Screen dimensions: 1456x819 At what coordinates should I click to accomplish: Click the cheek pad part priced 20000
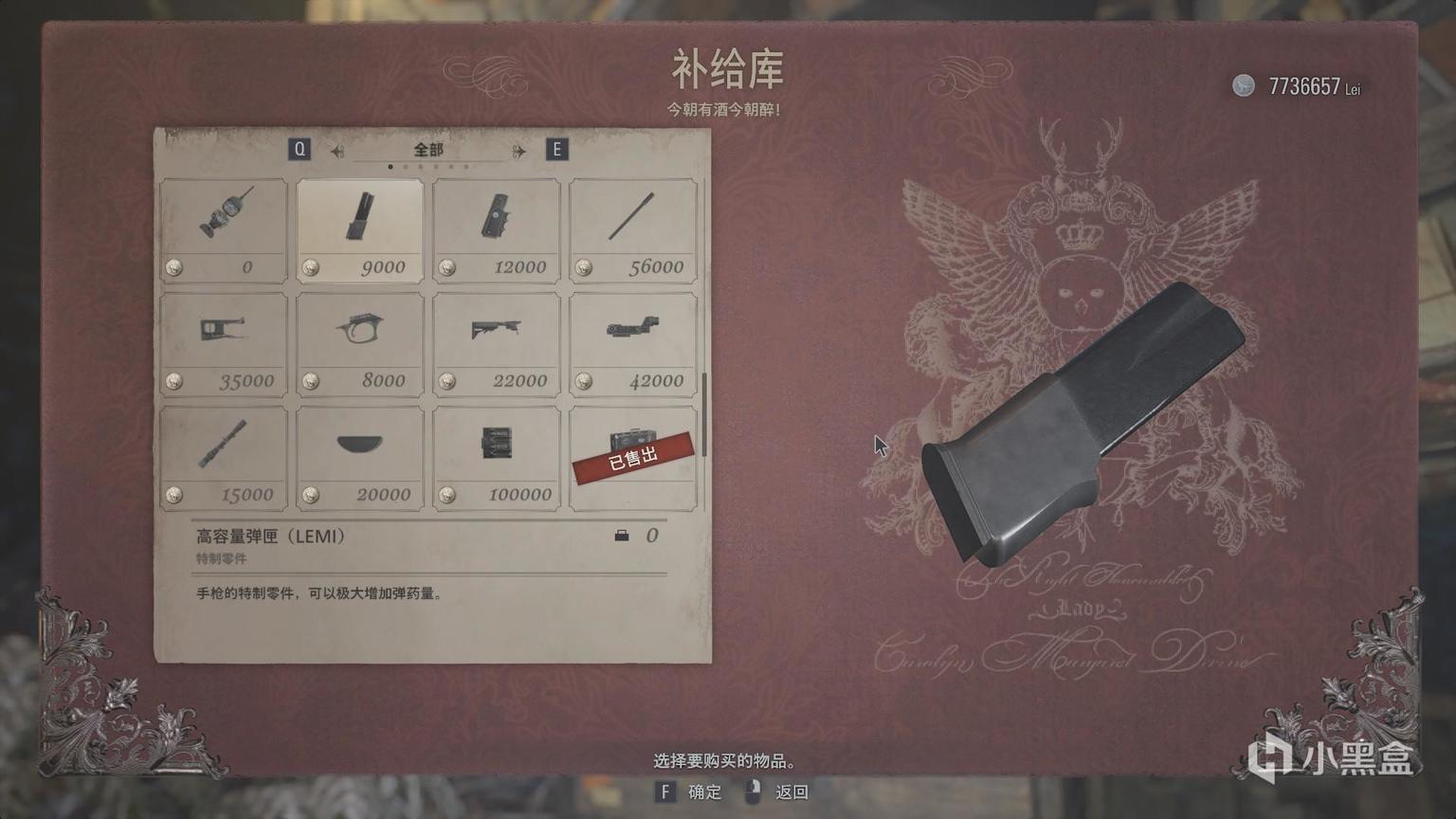point(360,455)
